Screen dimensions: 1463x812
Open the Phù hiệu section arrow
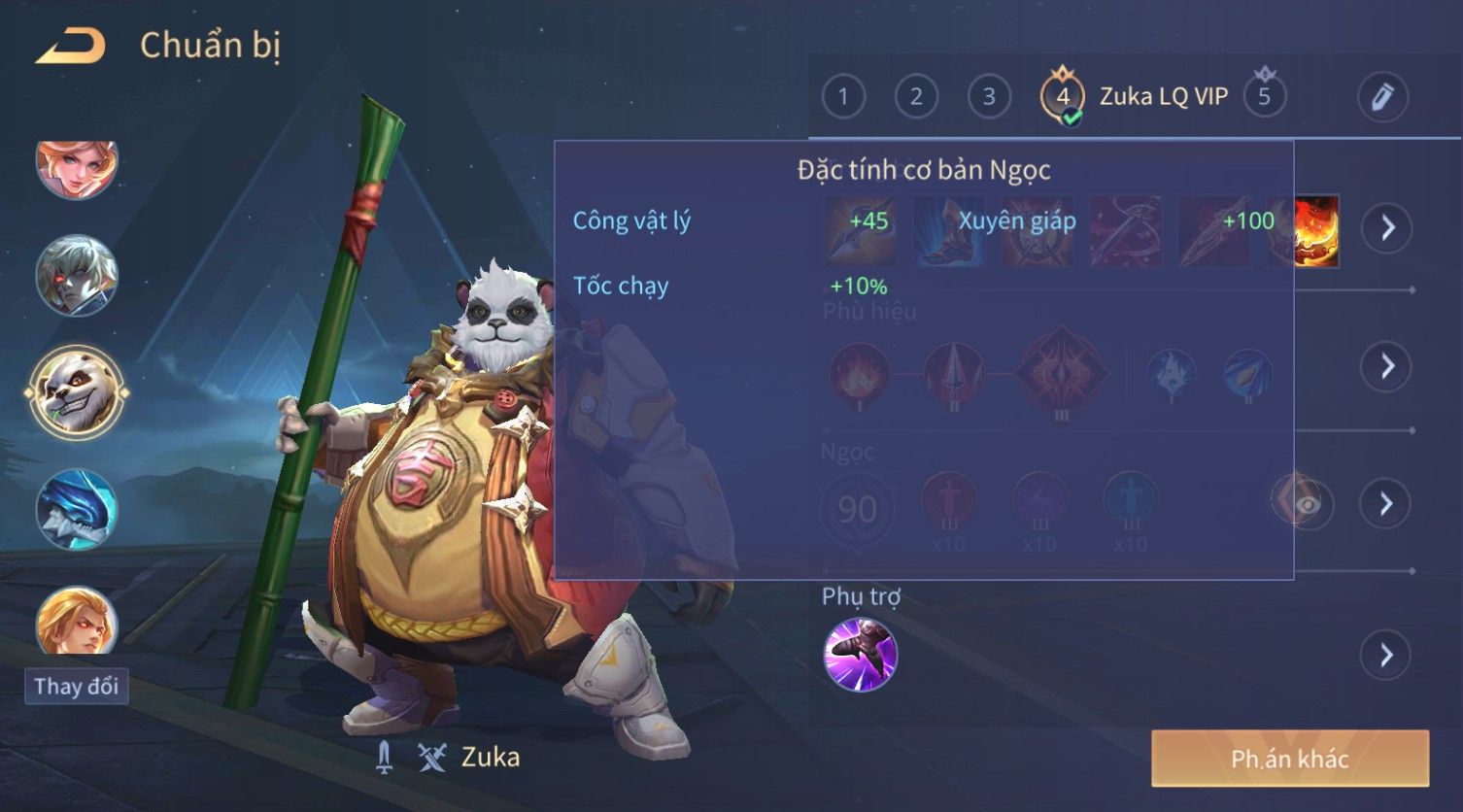(x=1386, y=366)
